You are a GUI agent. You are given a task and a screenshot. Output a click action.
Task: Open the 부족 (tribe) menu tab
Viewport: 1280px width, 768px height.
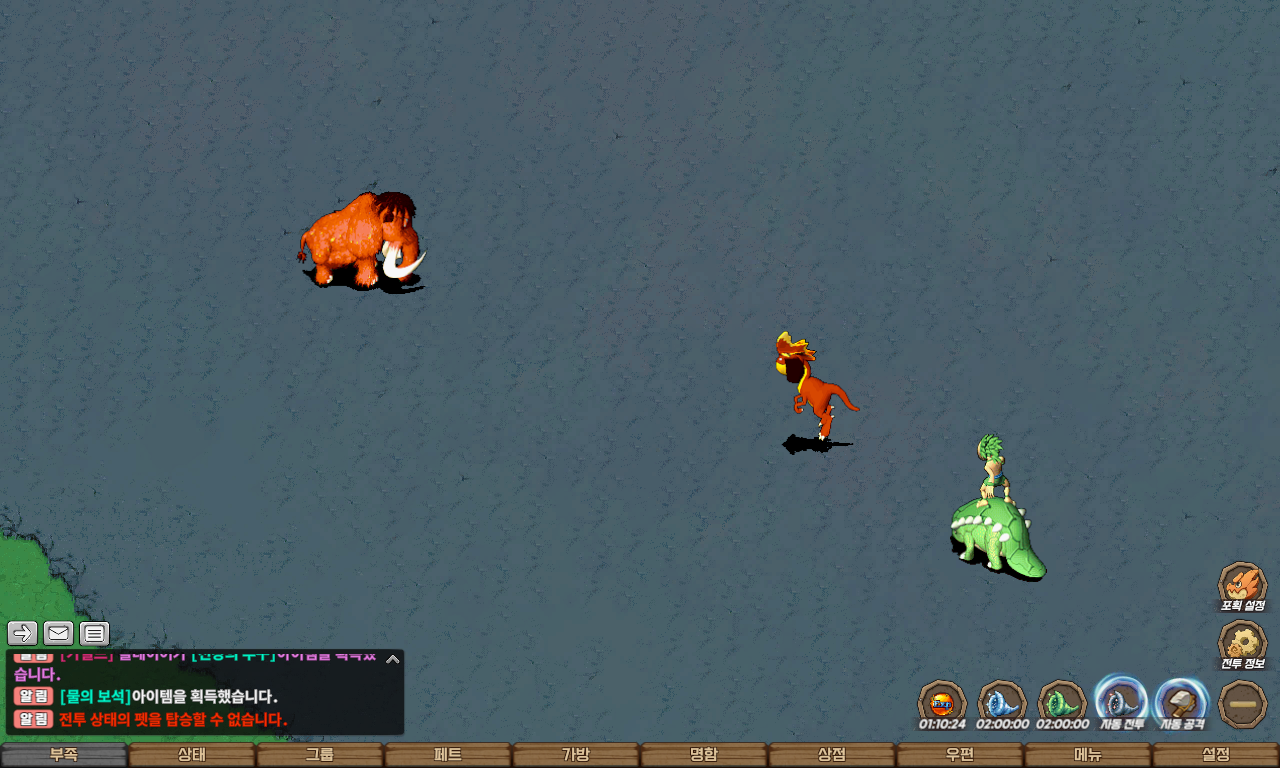click(x=64, y=755)
